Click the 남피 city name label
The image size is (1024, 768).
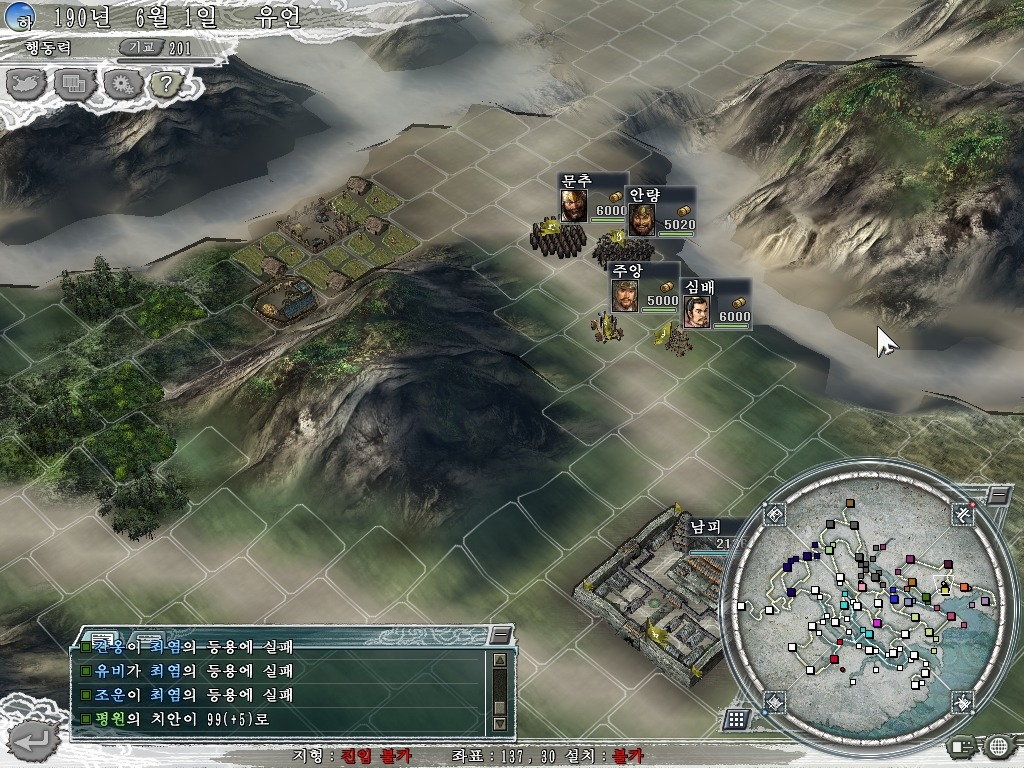(x=705, y=527)
